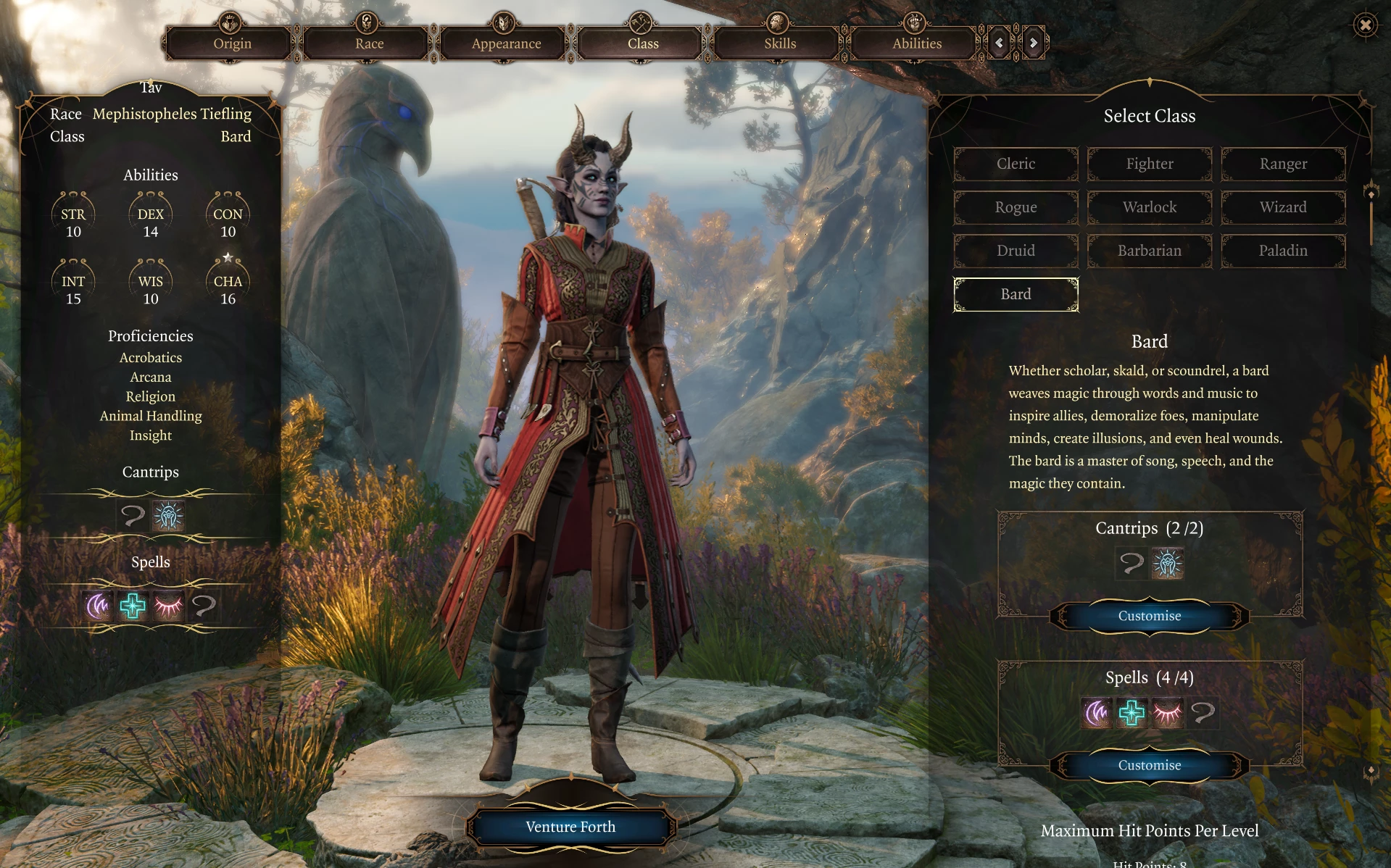
Task: Choose the Druid class
Action: point(1016,251)
